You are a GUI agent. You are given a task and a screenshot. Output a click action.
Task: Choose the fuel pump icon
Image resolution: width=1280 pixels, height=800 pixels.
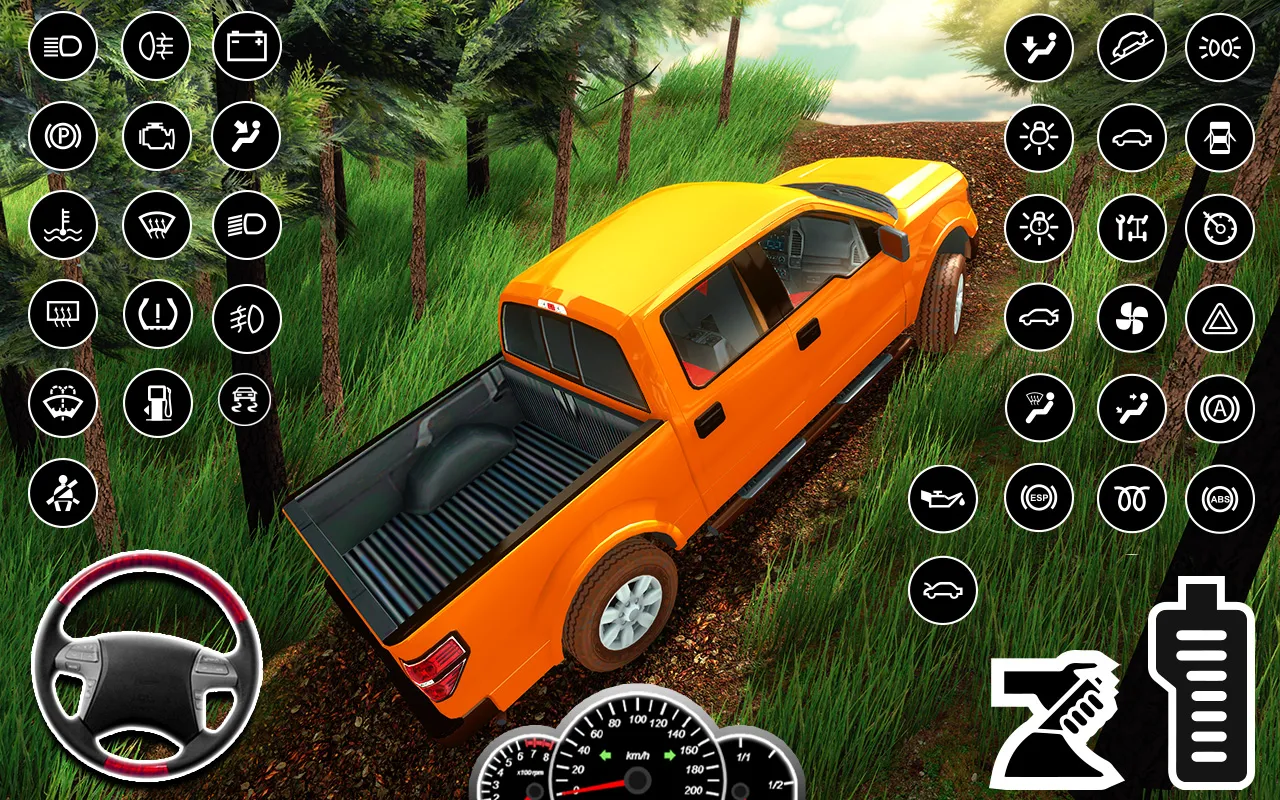click(x=157, y=402)
